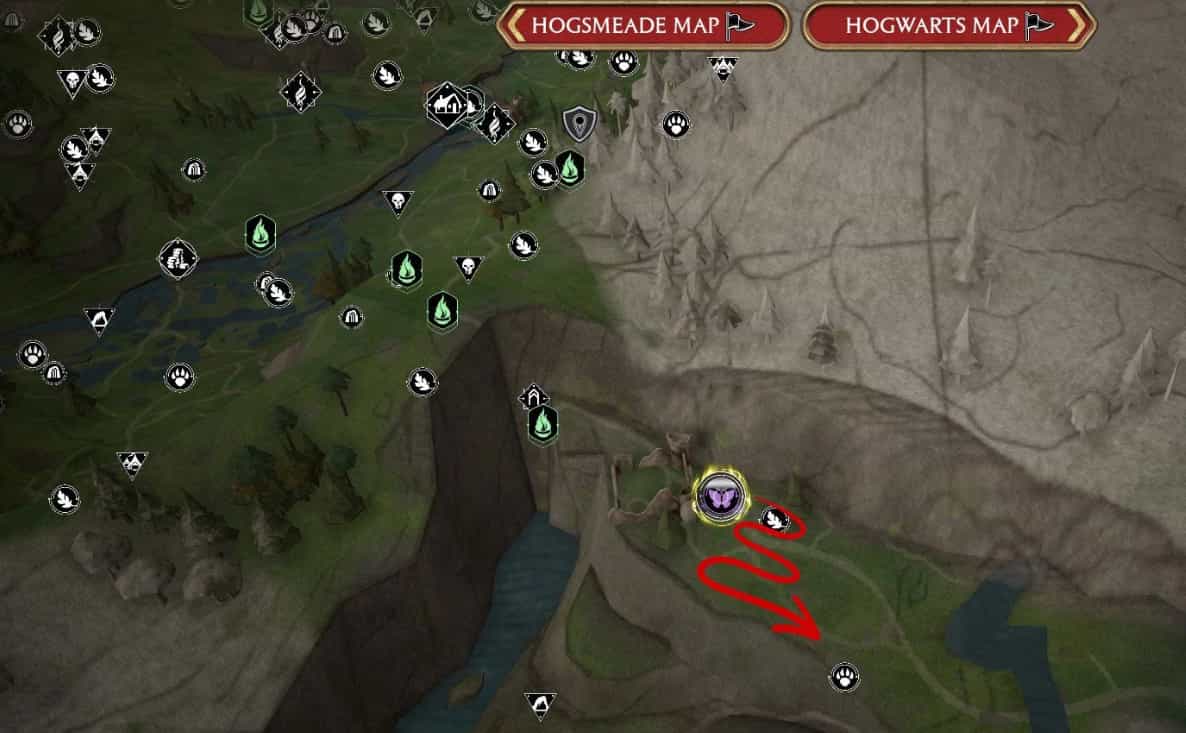
Task: Click the small house diamond marker above the cliffside flame
Action: pos(533,398)
